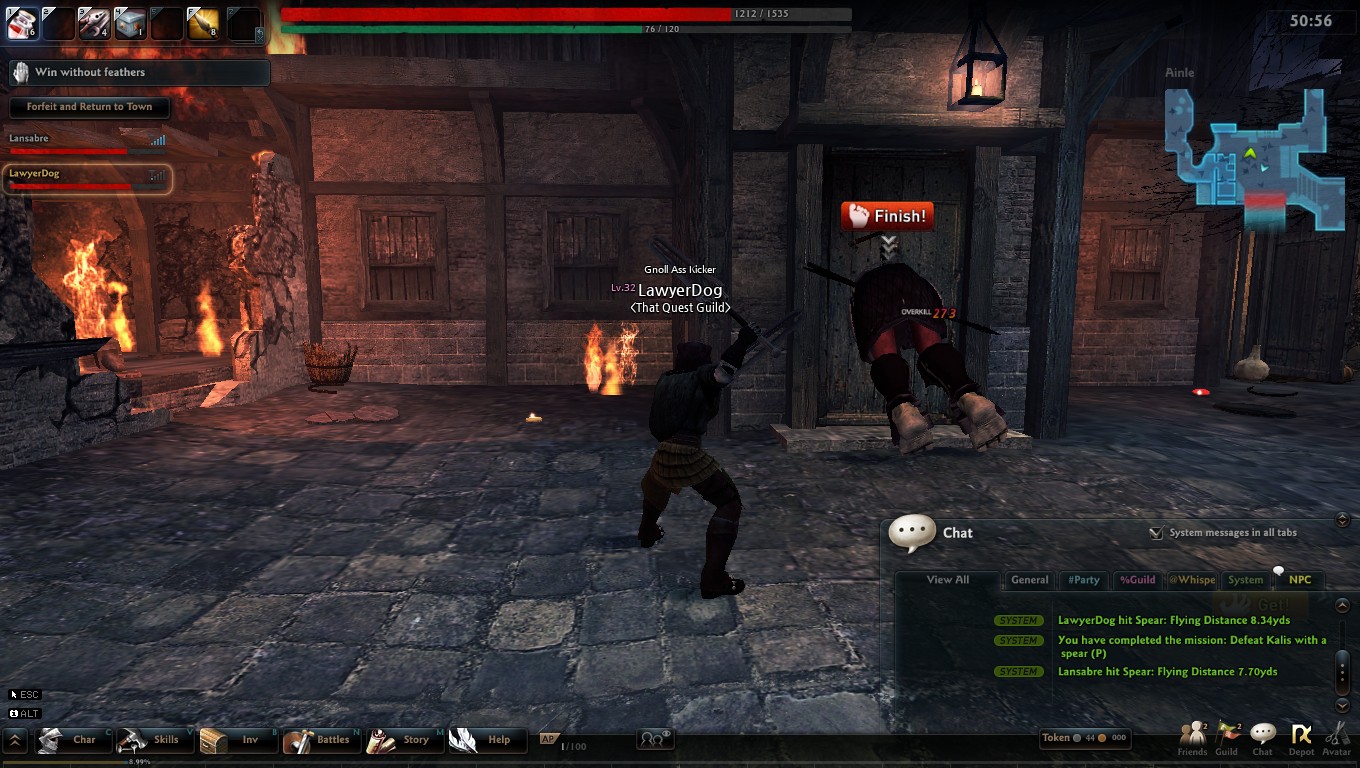Open the Depot shop
1360x768 pixels.
click(x=1301, y=739)
